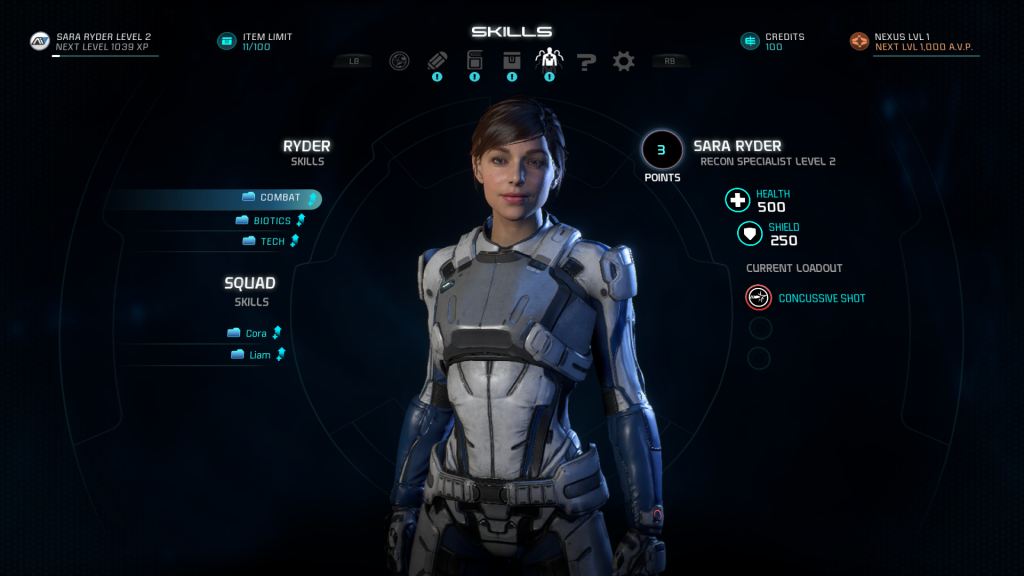1024x576 pixels.
Task: Select the Skills squad figures tab
Action: tap(549, 60)
